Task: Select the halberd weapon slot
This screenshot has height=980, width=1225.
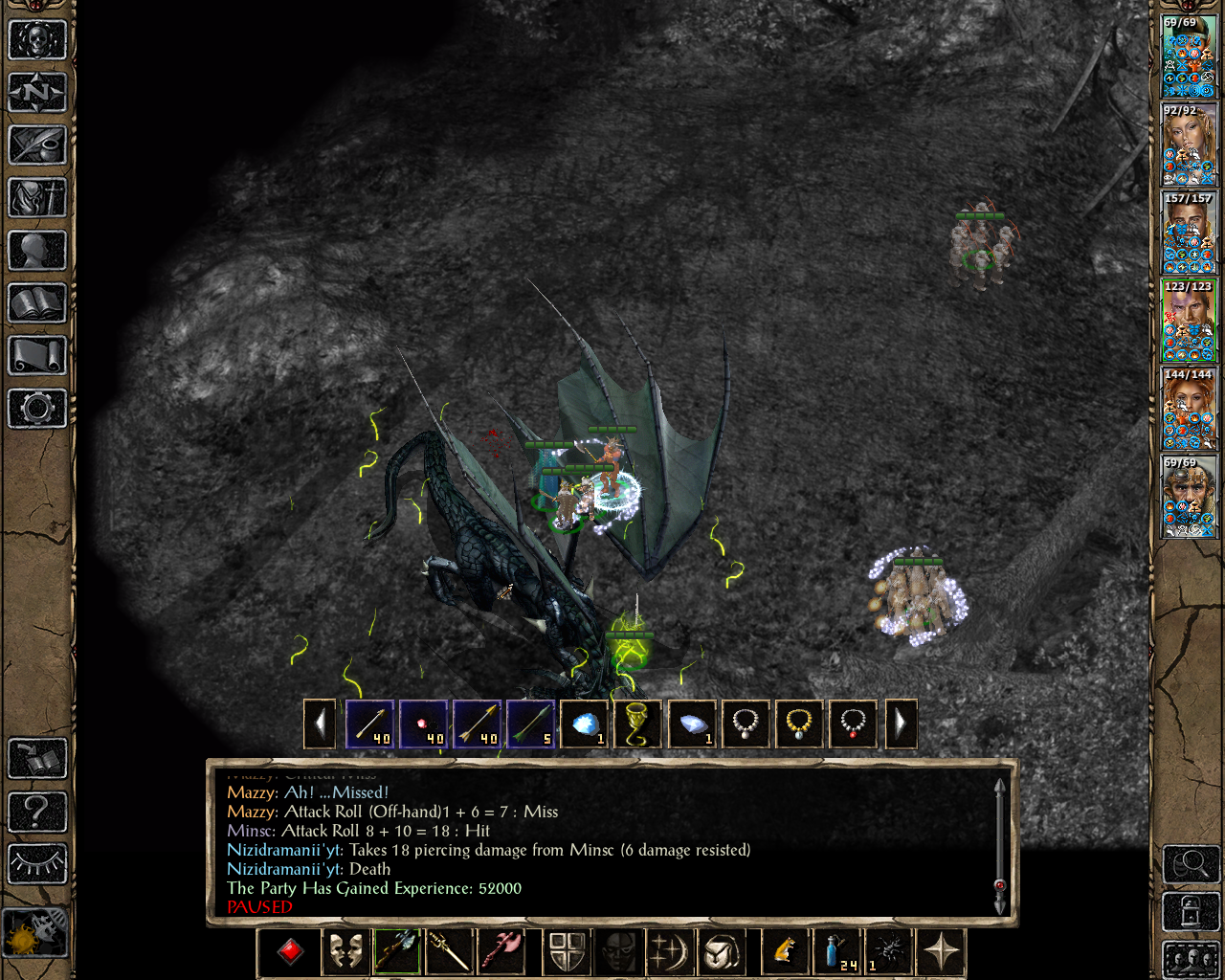Action: point(397,951)
